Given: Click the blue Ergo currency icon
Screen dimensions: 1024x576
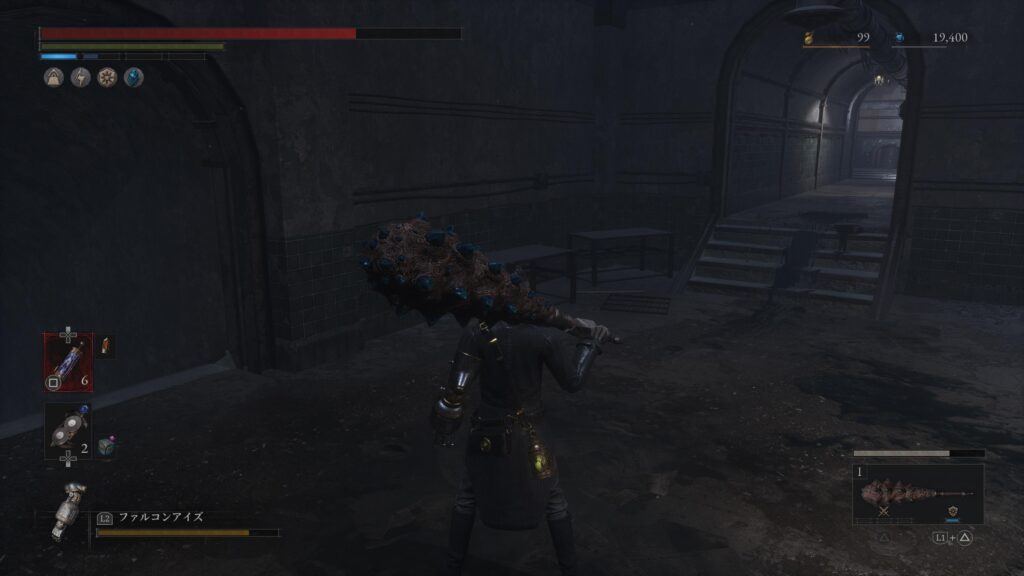Looking at the screenshot, I should click(899, 38).
